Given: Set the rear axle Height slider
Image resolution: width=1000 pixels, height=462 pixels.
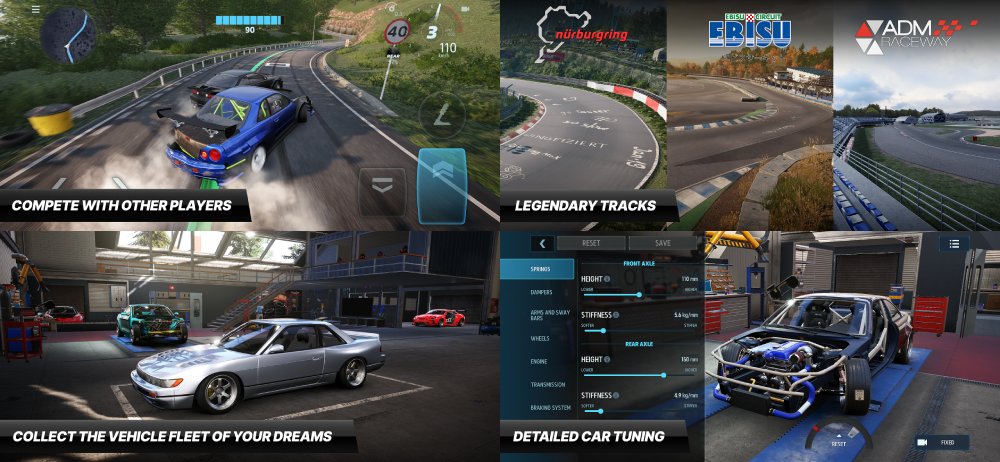Looking at the screenshot, I should click(x=663, y=375).
